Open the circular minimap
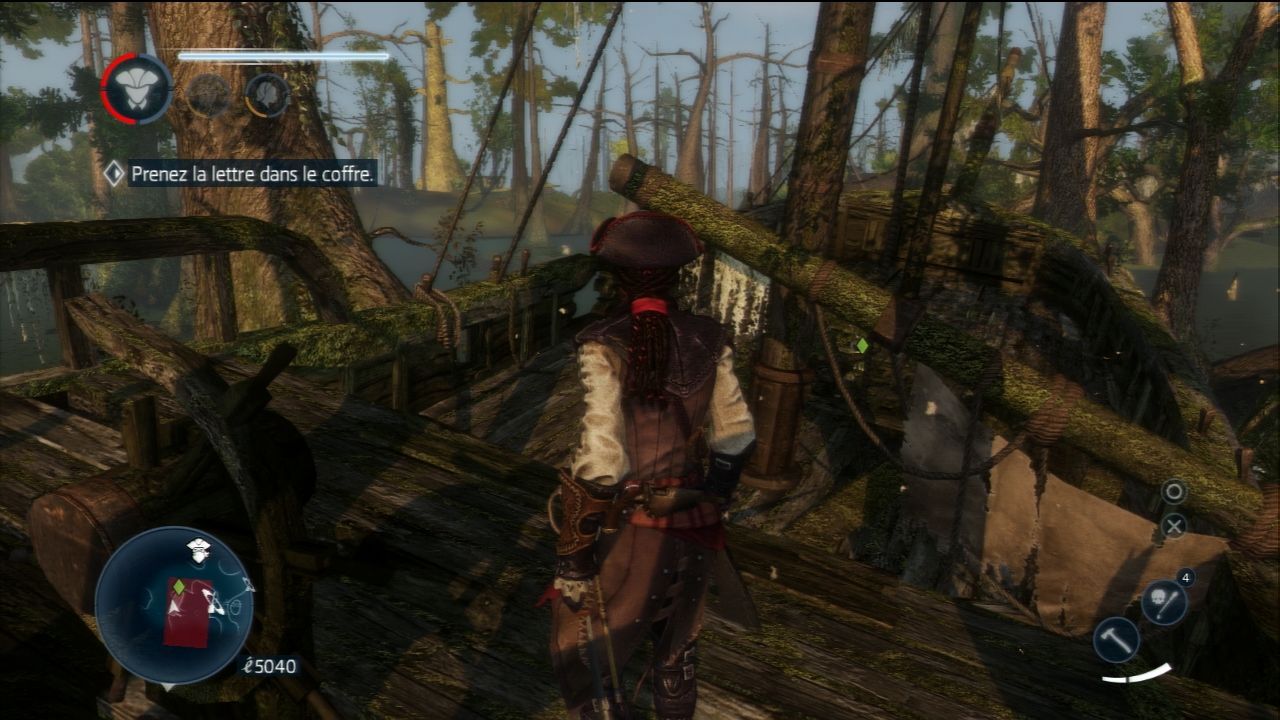The image size is (1280, 720). point(173,605)
